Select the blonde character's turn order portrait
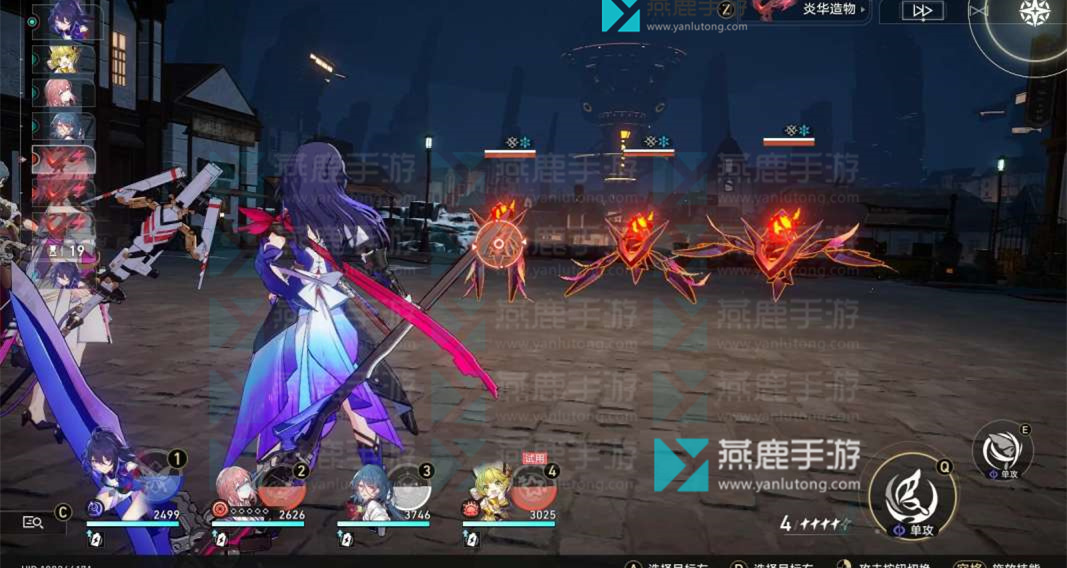Image resolution: width=1067 pixels, height=568 pixels. point(64,58)
